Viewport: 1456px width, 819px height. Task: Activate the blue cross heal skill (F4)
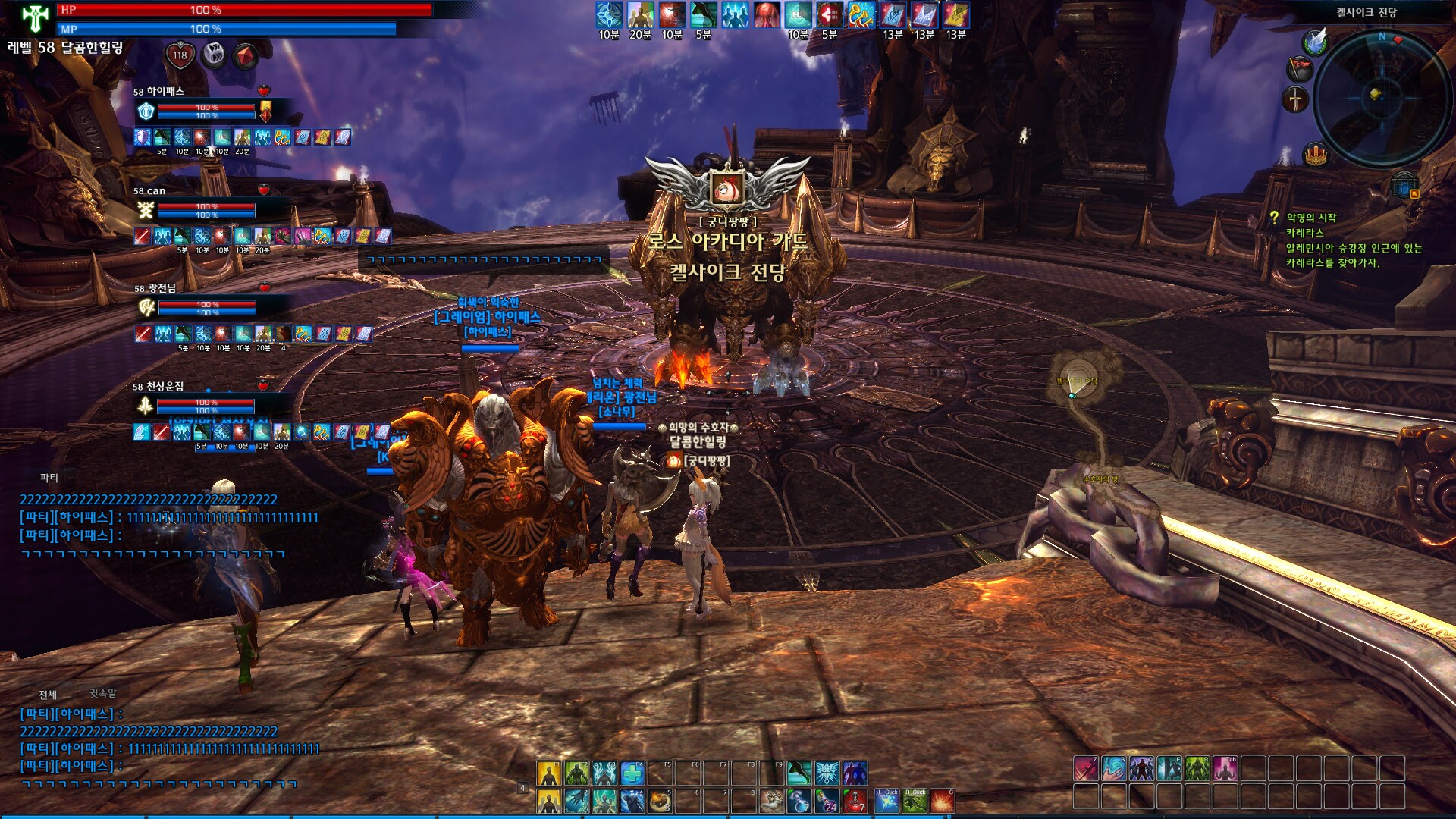click(632, 773)
